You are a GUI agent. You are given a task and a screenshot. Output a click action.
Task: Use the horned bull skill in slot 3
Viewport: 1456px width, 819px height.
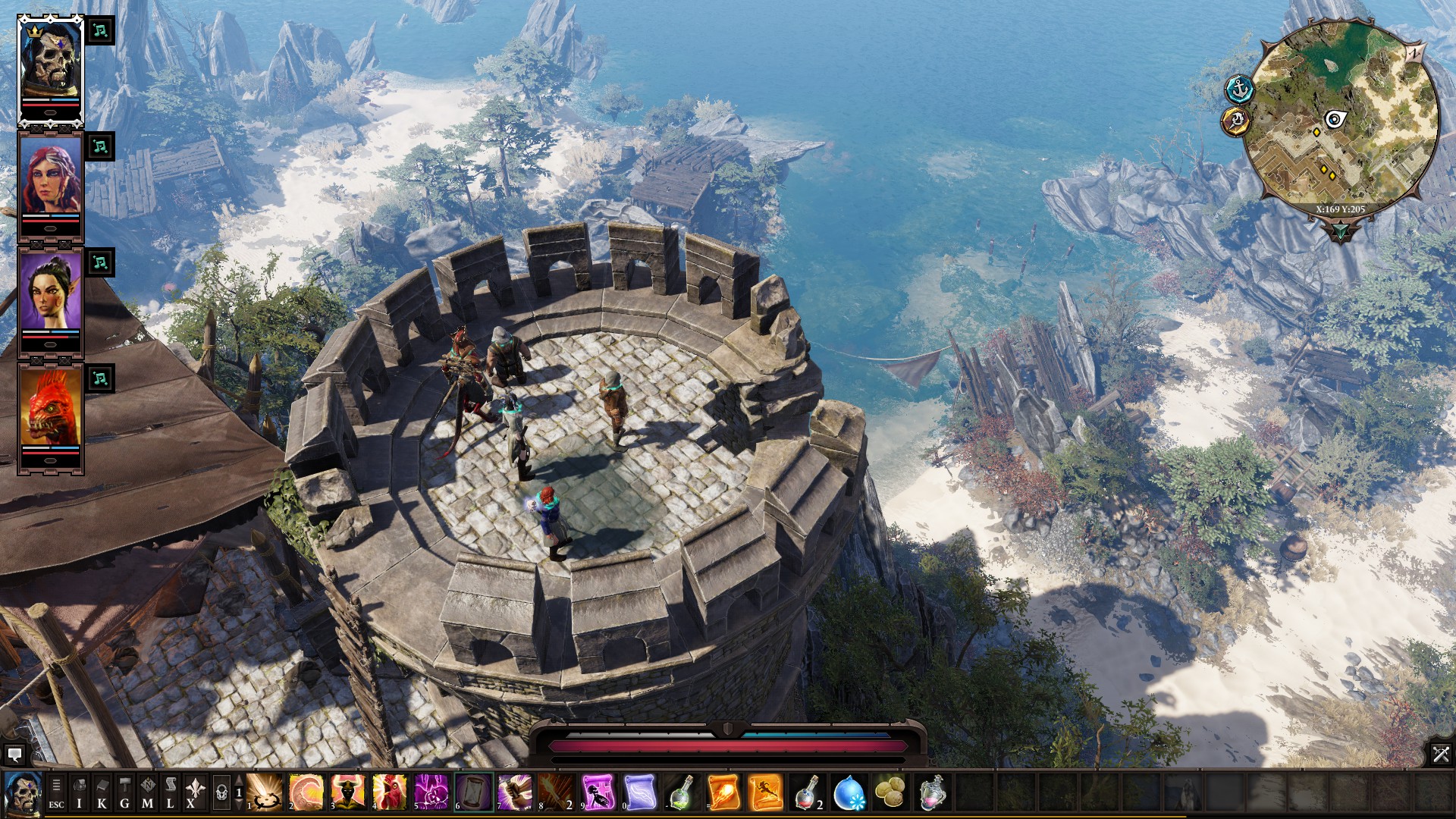pyautogui.click(x=347, y=792)
